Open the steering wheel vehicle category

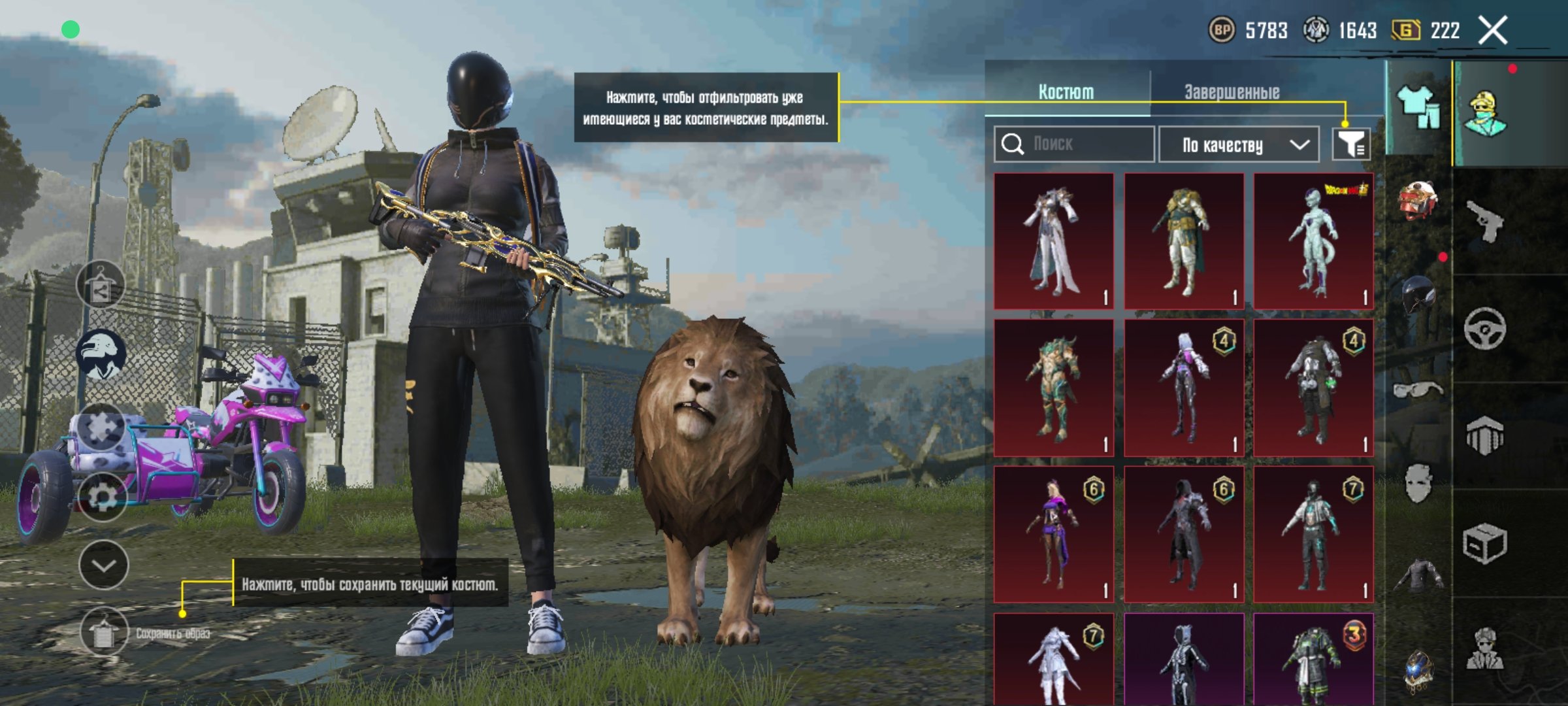1484,328
